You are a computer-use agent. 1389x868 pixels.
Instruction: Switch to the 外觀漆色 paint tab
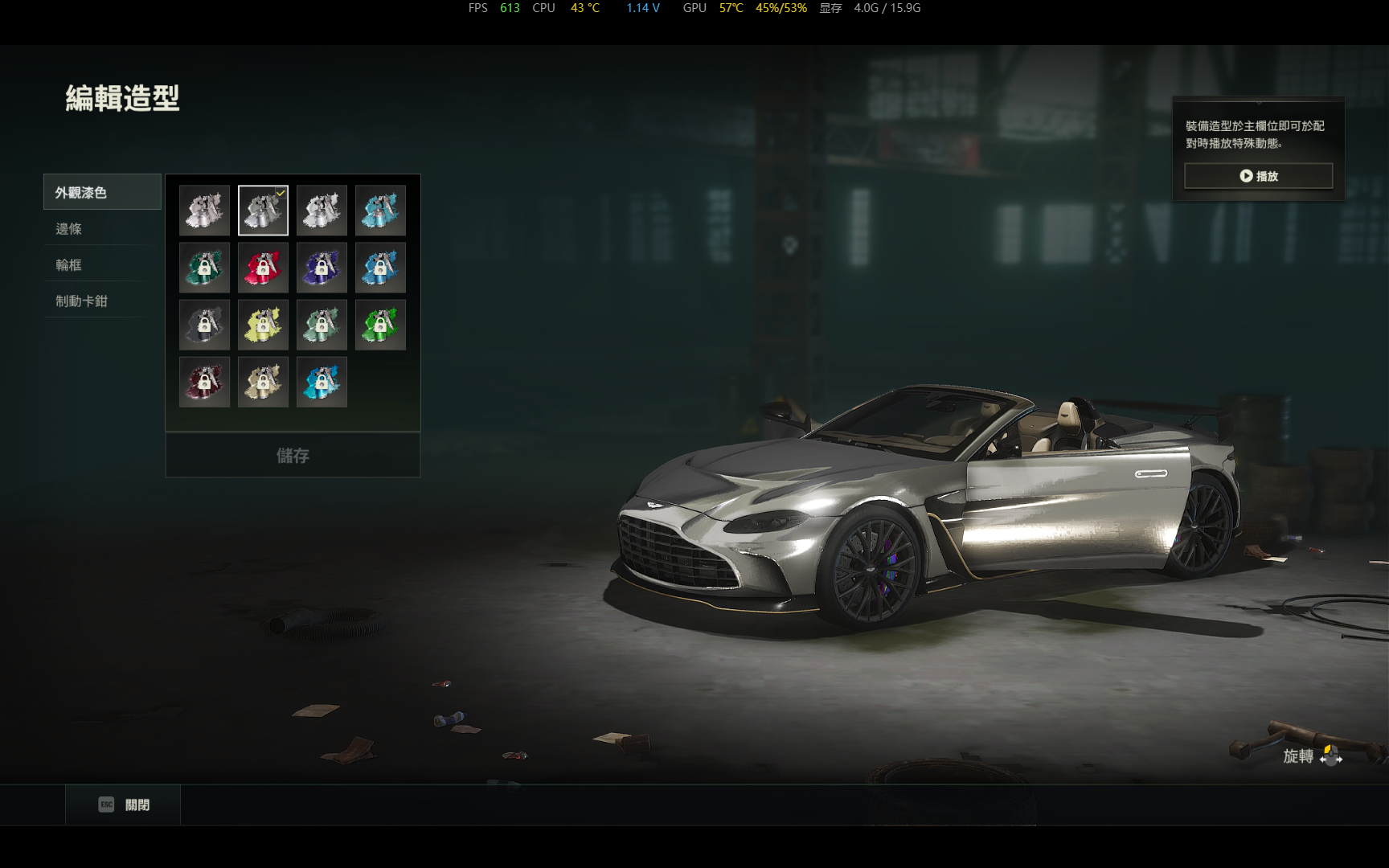[x=102, y=192]
